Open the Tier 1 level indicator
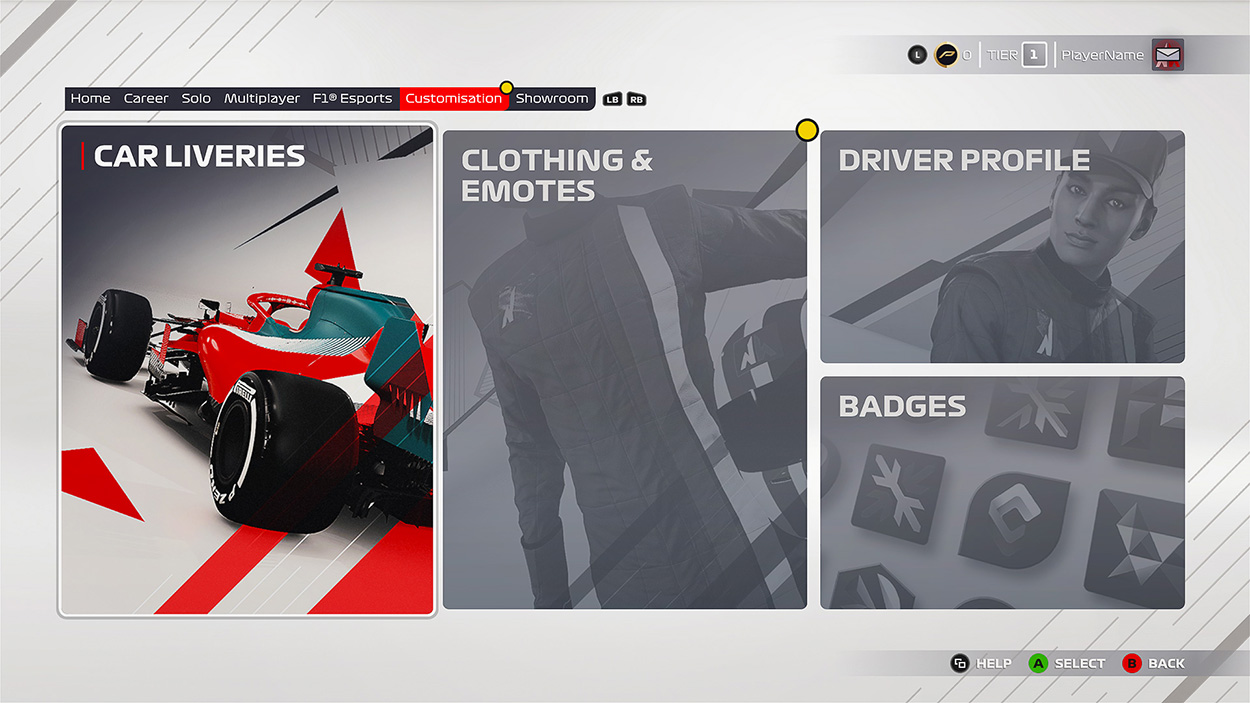The width and height of the screenshot is (1250, 703). coord(1034,55)
